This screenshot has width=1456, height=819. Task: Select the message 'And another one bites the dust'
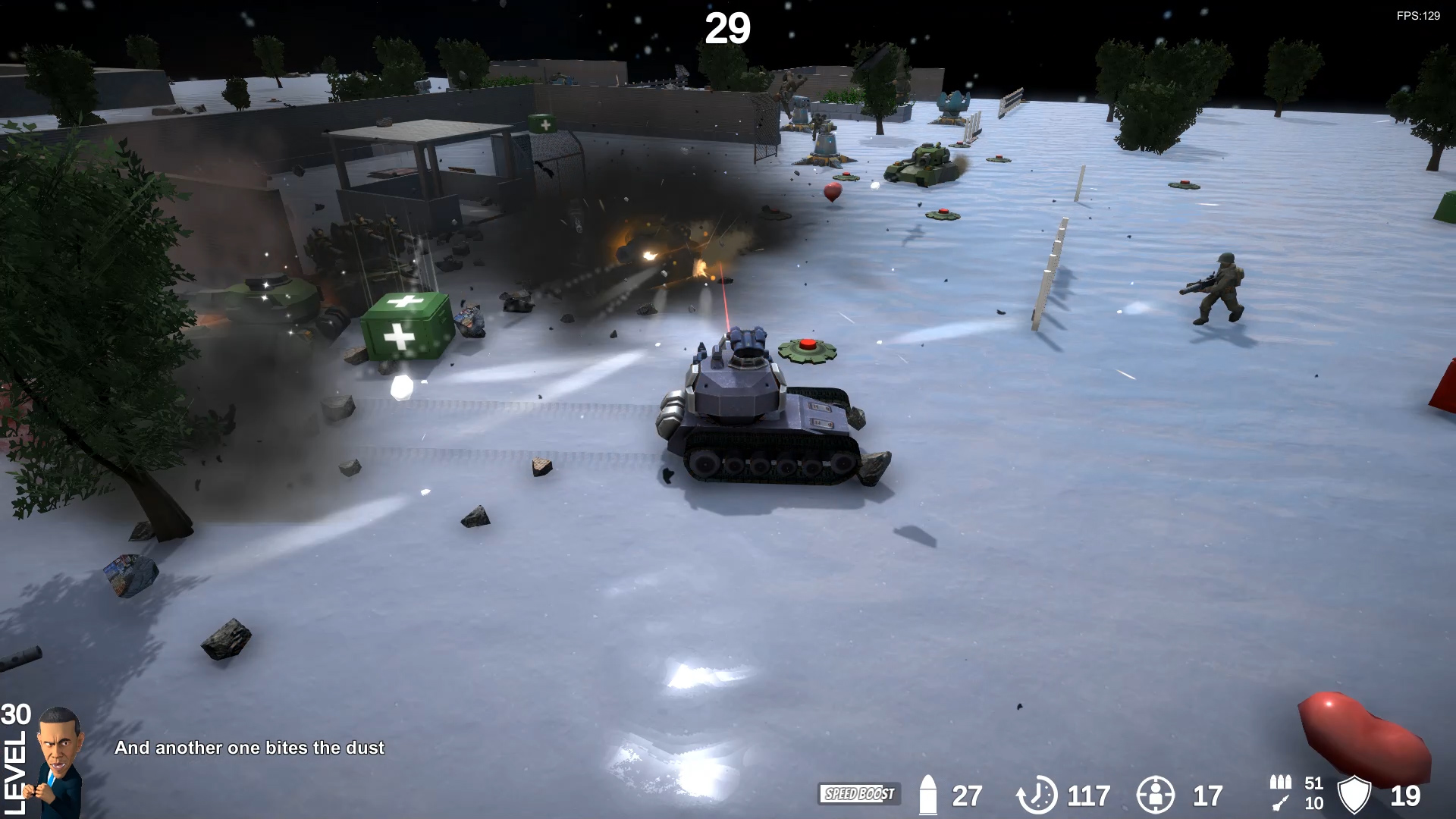point(250,748)
